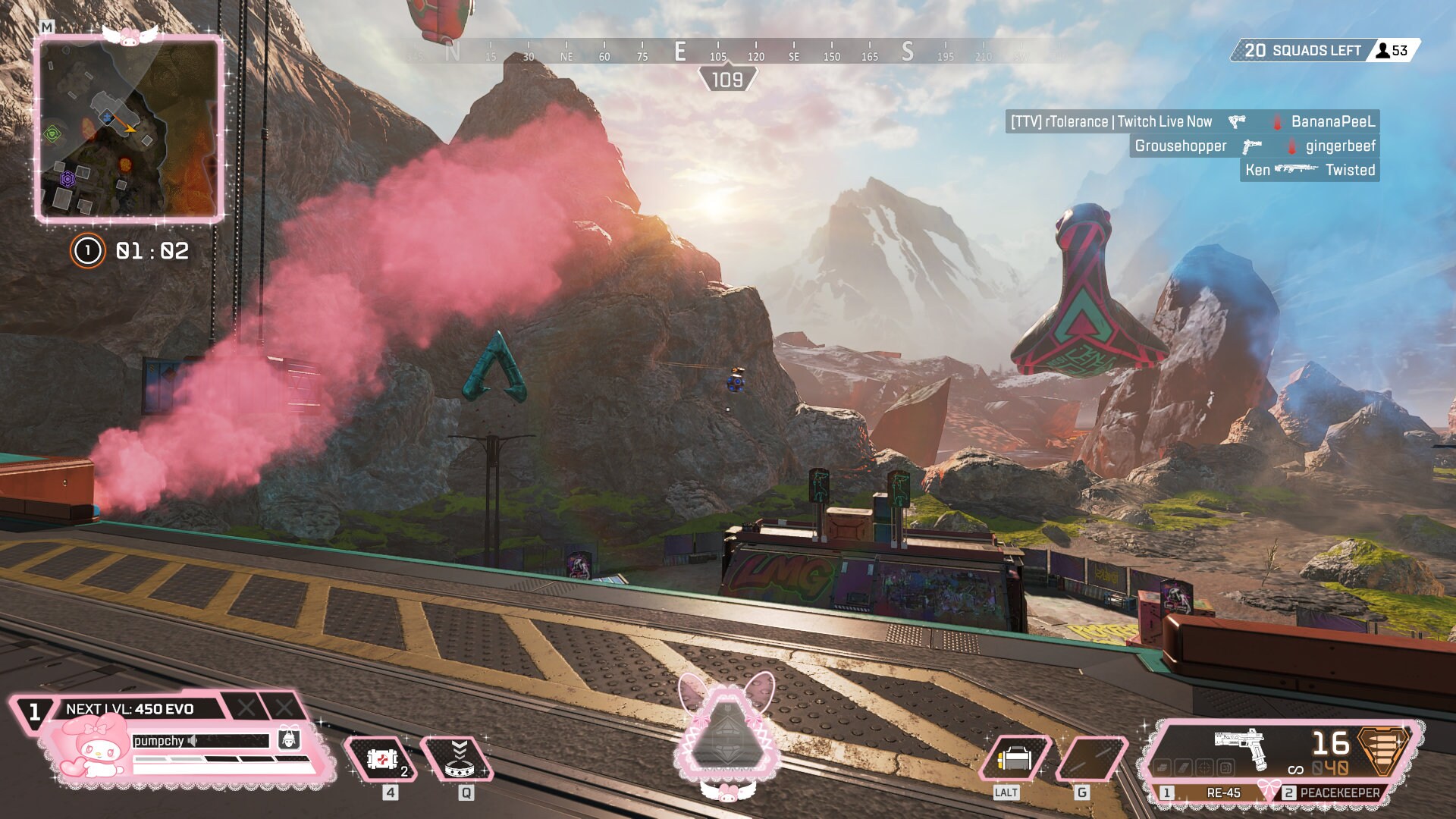Screen dimensions: 1456x819
Task: Open the compass heading marker showing 109
Action: [726, 76]
